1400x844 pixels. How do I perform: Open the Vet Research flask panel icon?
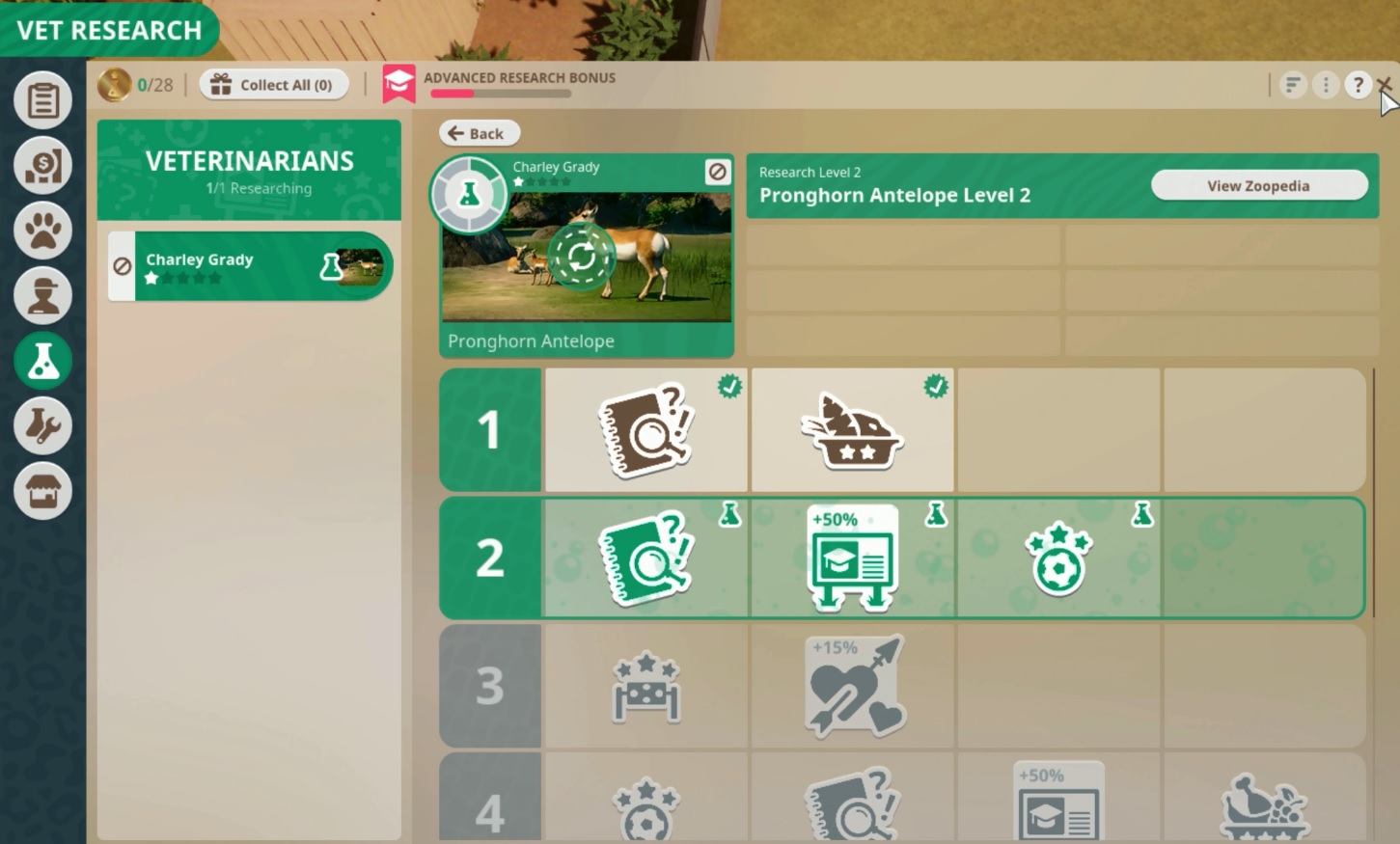click(x=42, y=360)
